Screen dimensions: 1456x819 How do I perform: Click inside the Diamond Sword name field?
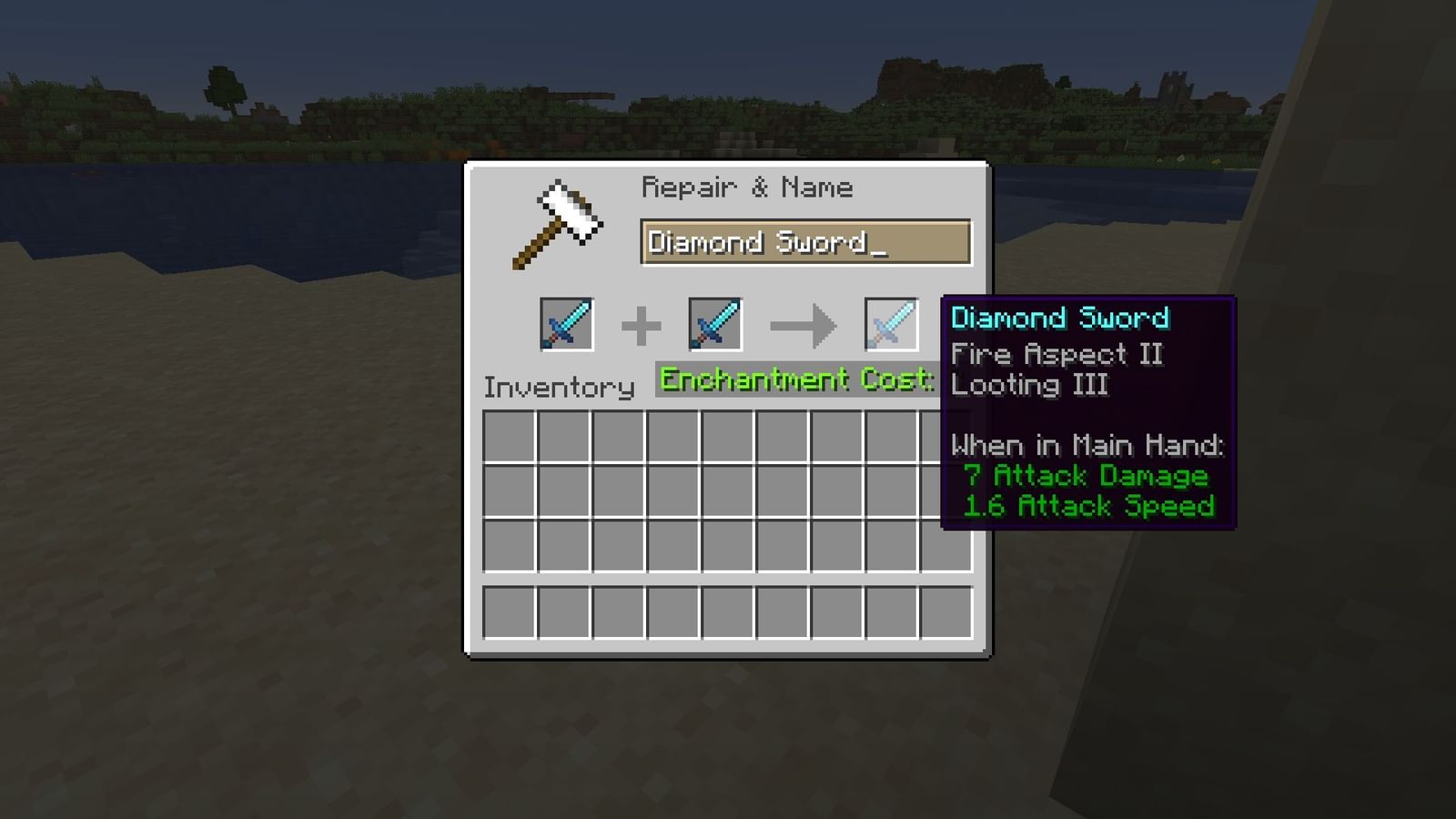[773, 242]
